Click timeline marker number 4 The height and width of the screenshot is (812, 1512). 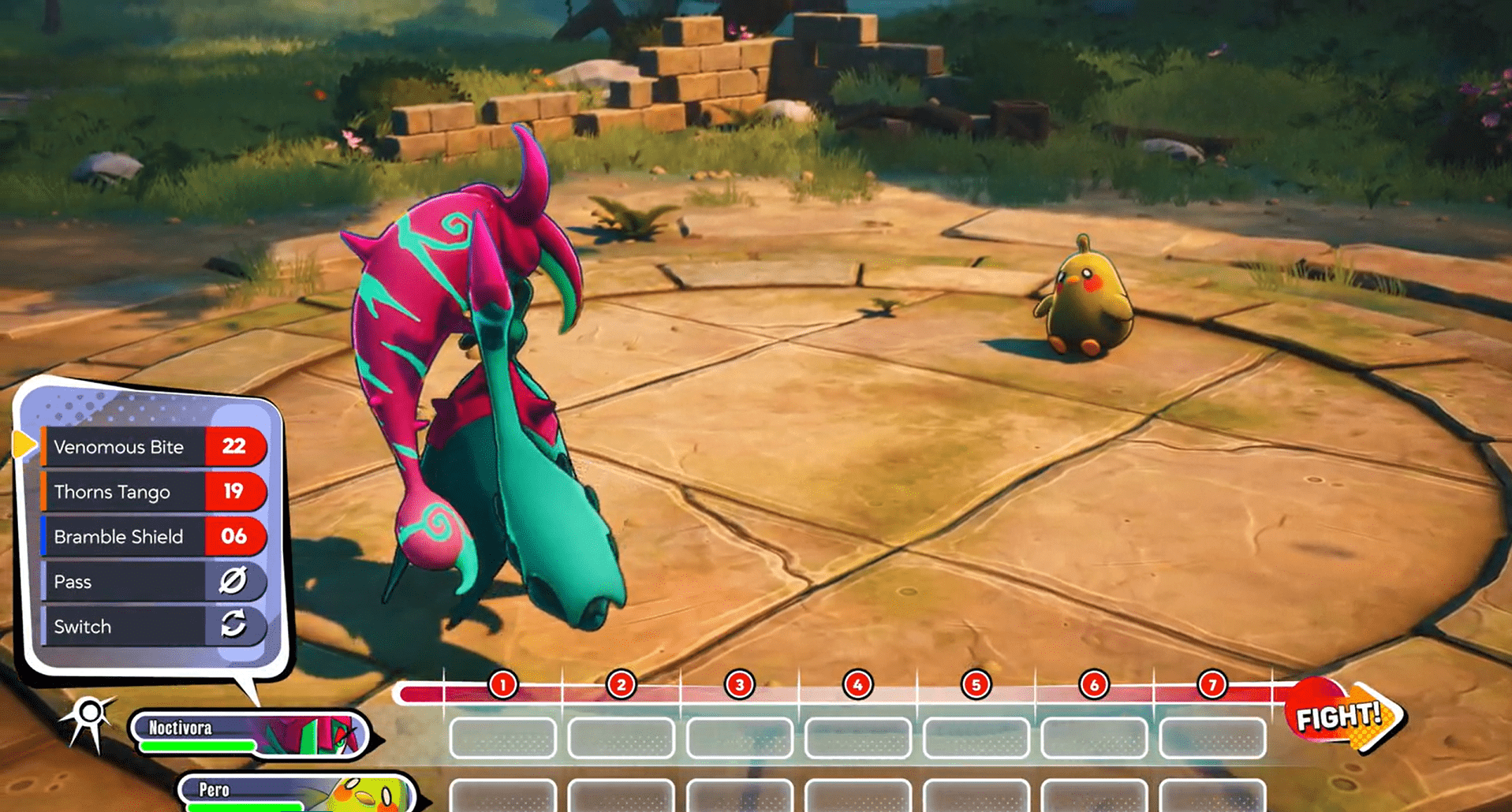tap(857, 685)
